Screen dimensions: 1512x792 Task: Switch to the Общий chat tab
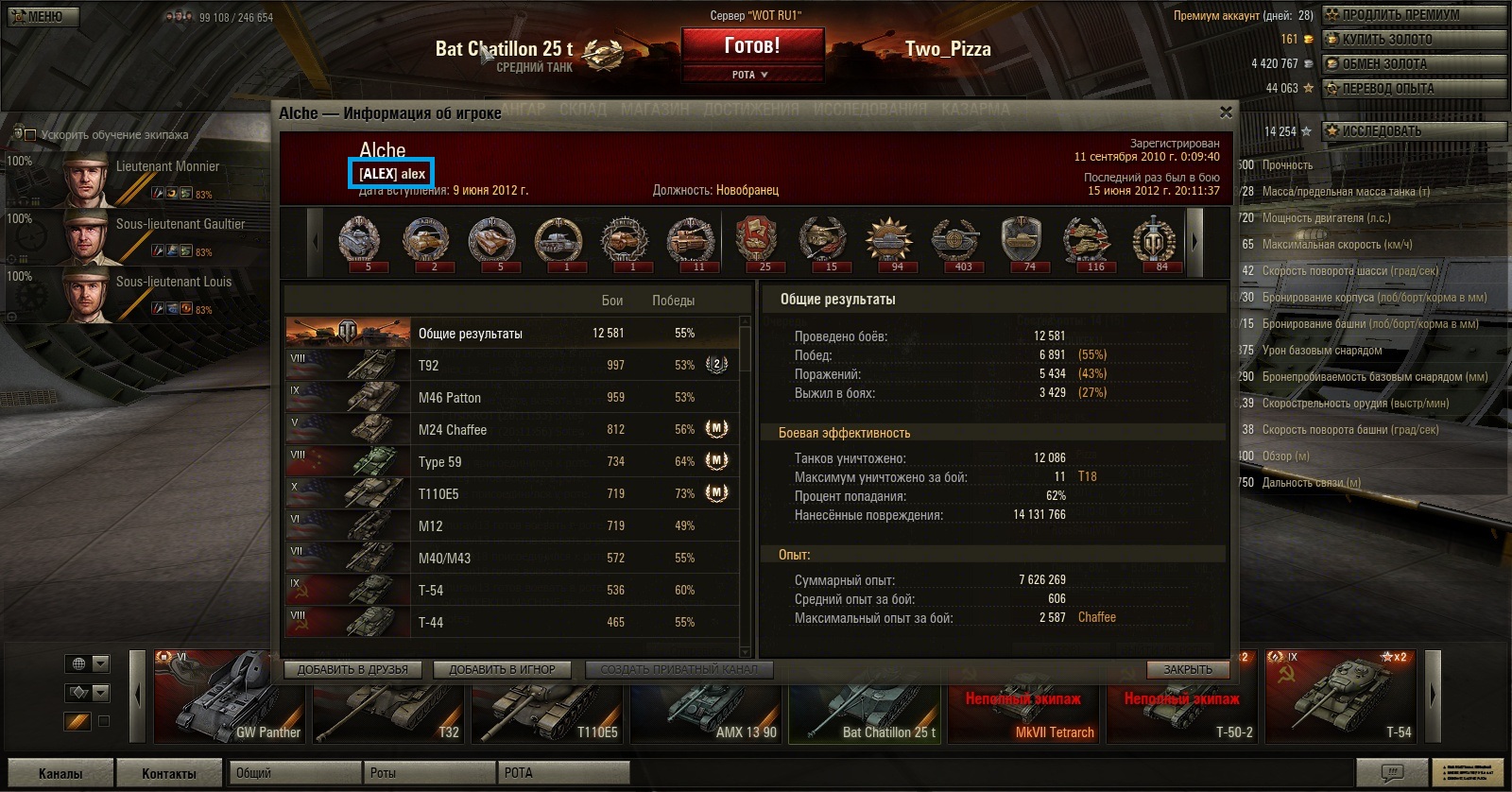pos(295,773)
